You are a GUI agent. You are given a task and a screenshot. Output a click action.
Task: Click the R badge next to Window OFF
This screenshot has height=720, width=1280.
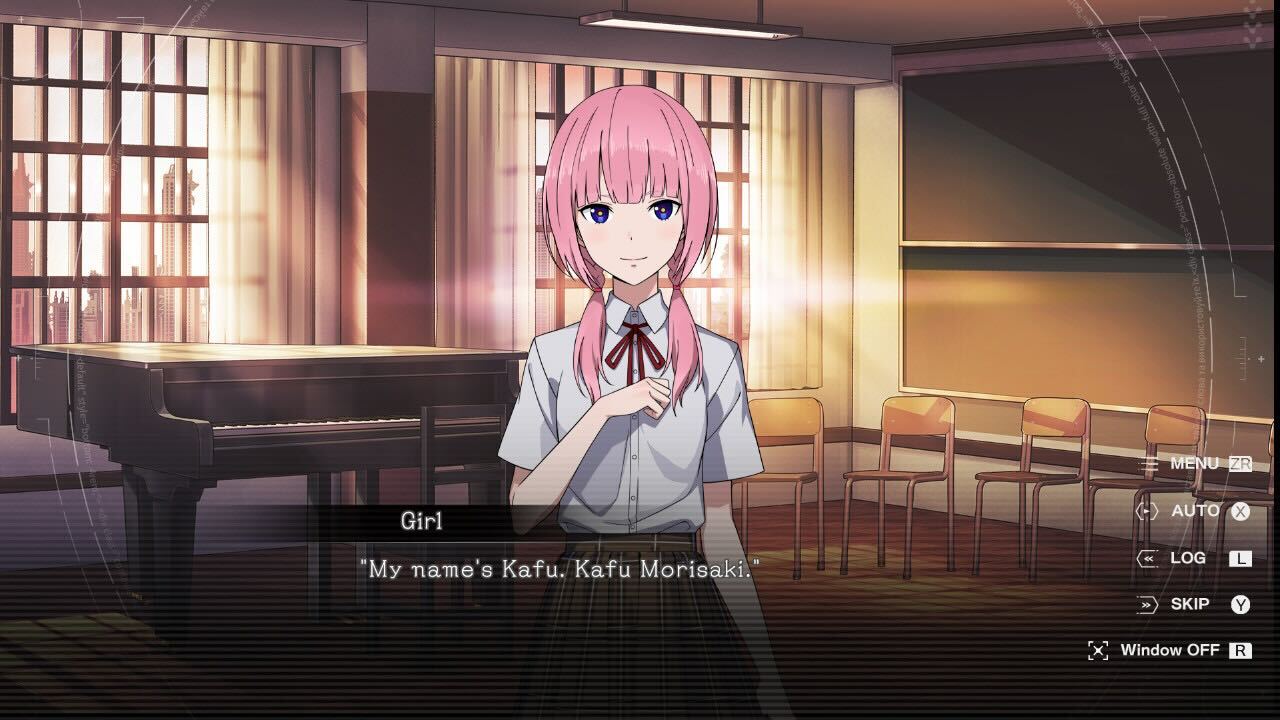[x=1241, y=650]
